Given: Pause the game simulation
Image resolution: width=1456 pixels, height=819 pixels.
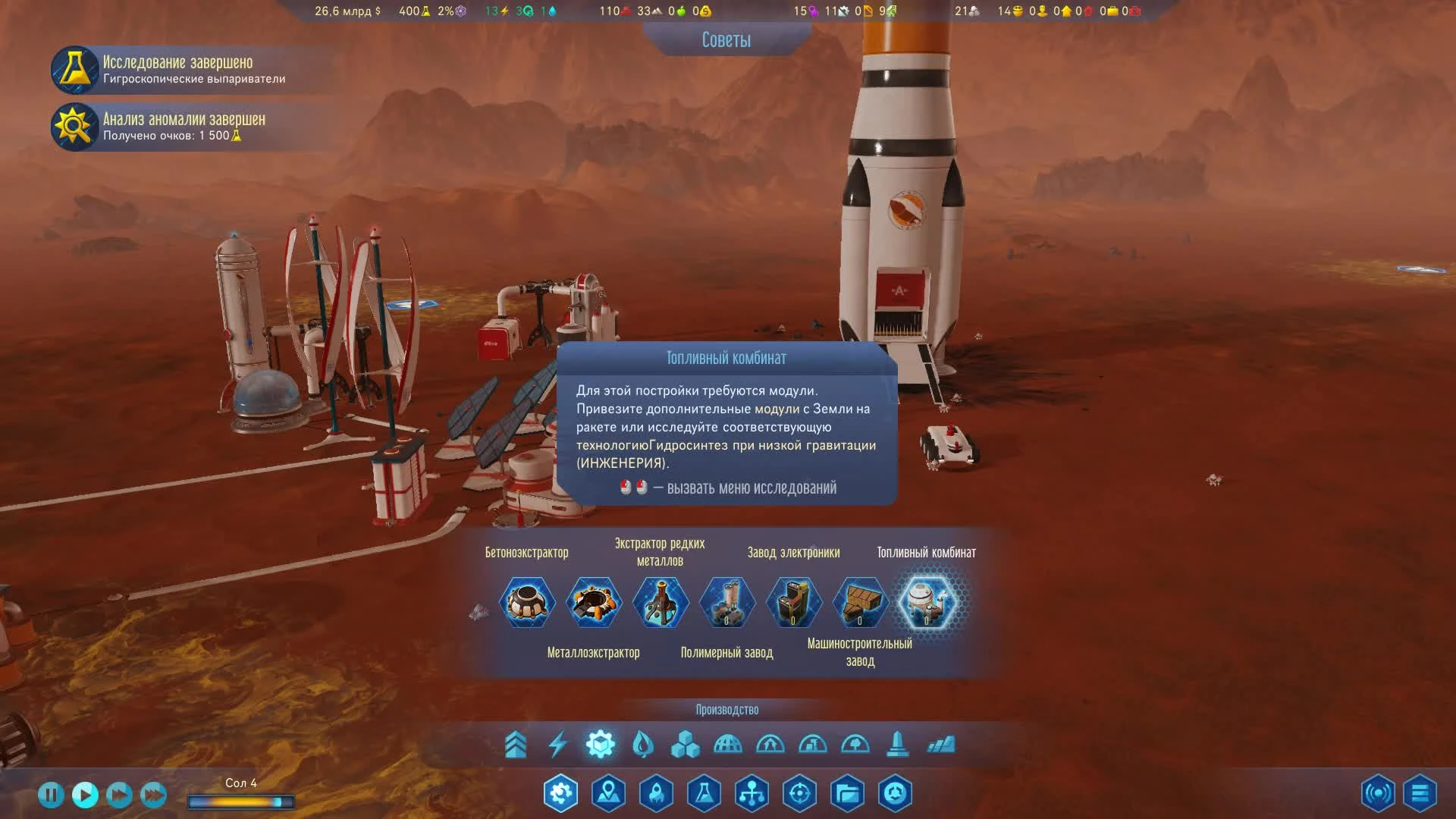Looking at the screenshot, I should click(x=51, y=793).
